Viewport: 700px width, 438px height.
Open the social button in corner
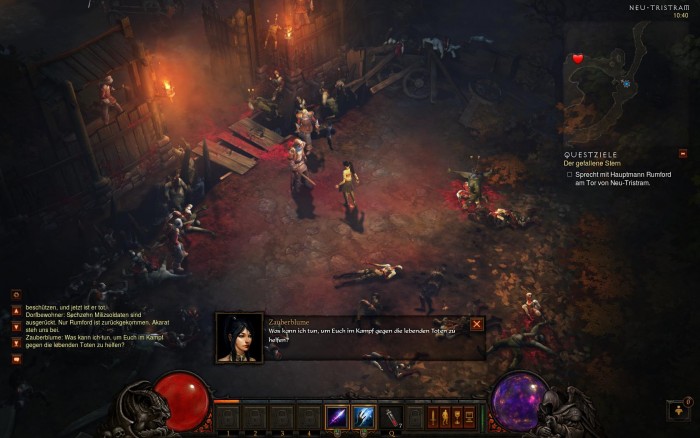pos(678,410)
